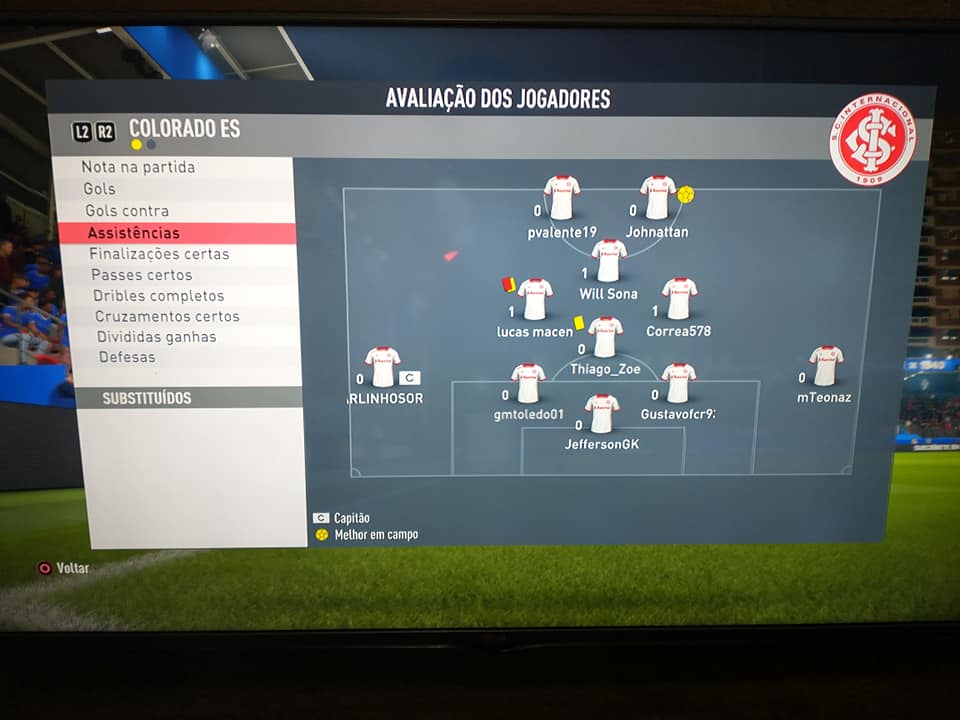Select Cruzamentos certos stat
This screenshot has height=720, width=960.
pos(167,316)
